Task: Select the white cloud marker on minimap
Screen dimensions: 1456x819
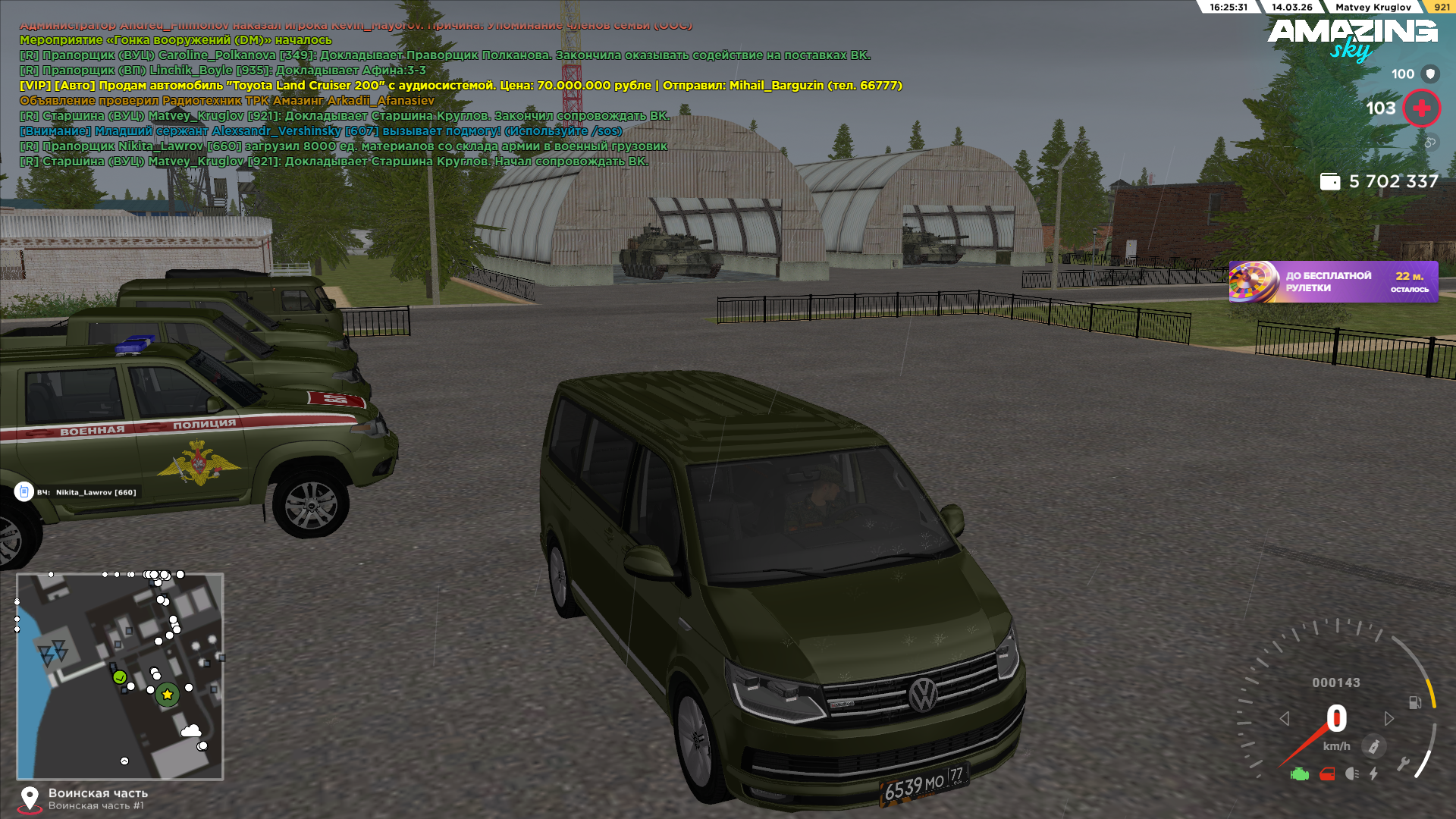Action: click(190, 731)
